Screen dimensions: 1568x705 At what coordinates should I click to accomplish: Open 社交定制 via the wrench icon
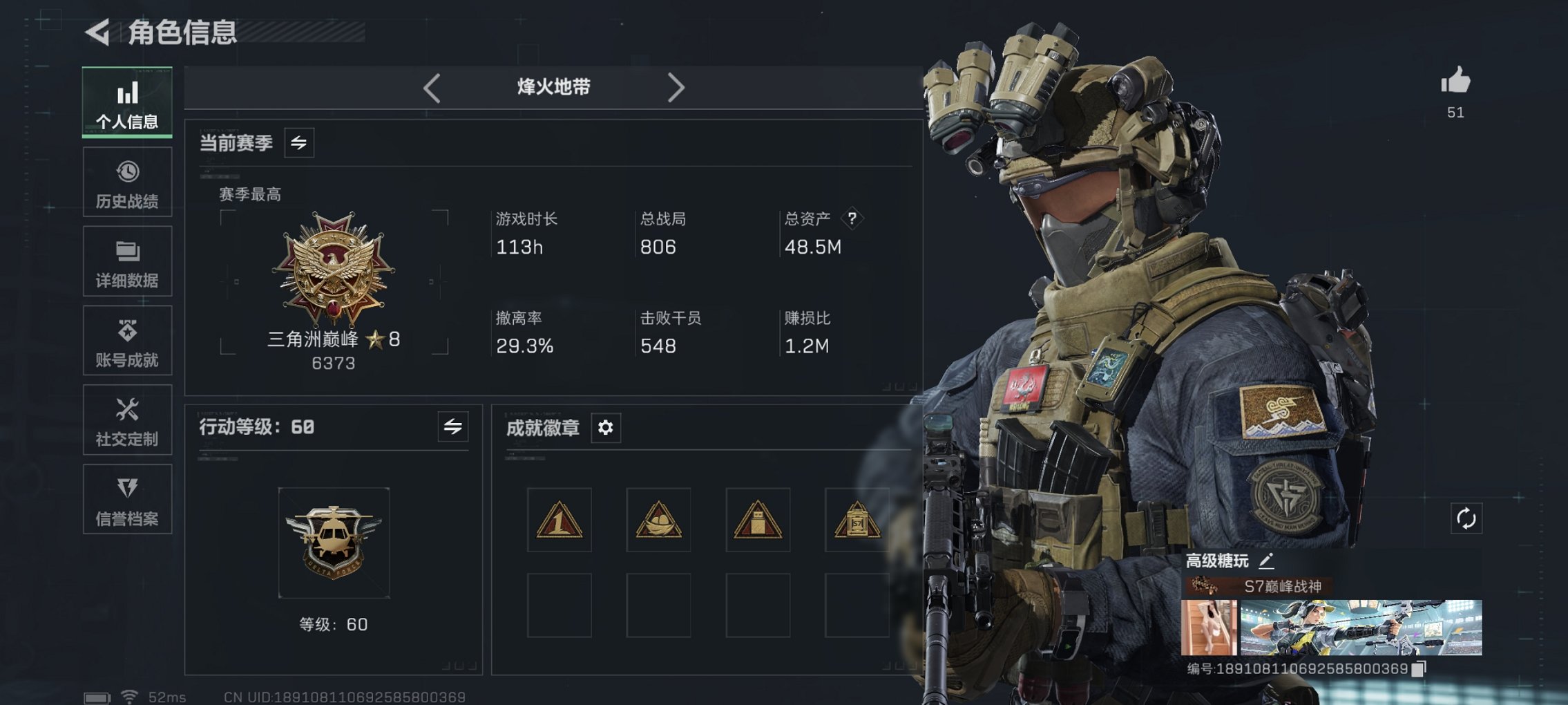[126, 420]
